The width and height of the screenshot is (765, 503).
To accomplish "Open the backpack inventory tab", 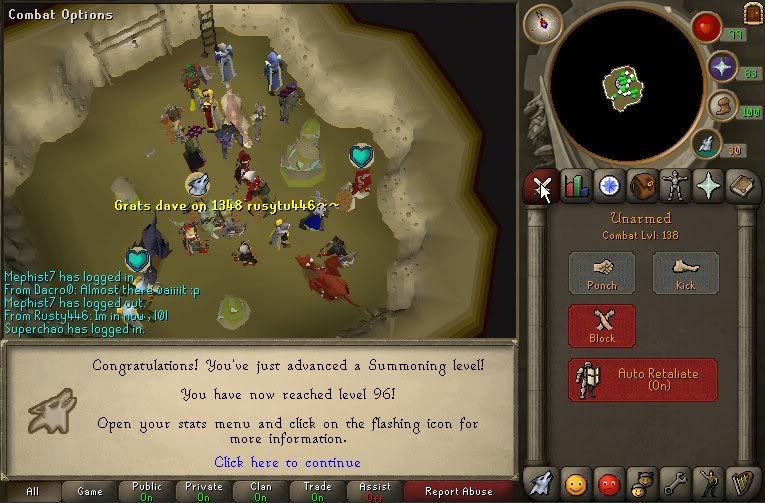I will [x=643, y=186].
